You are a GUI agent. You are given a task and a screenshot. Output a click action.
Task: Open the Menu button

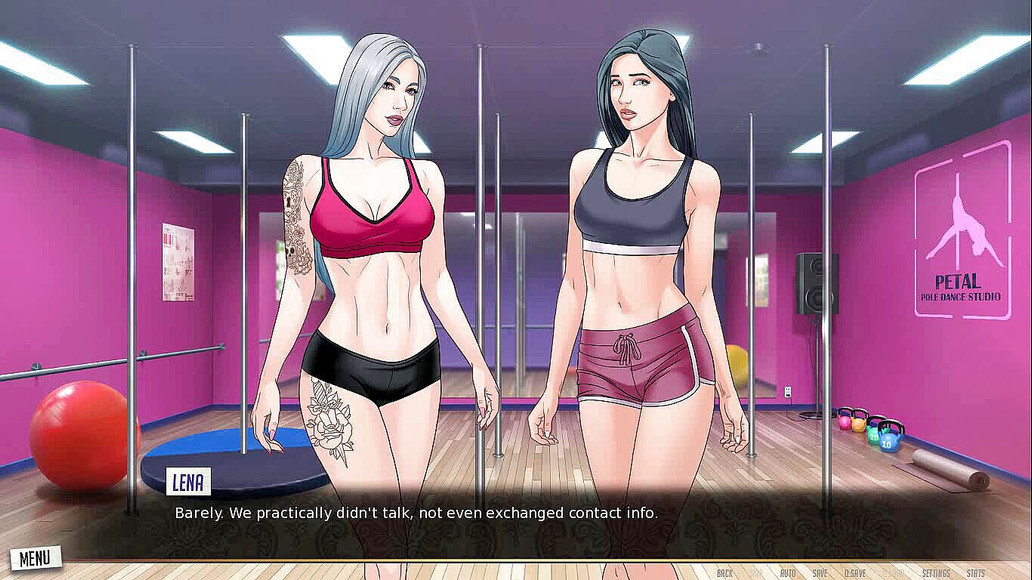tap(34, 557)
